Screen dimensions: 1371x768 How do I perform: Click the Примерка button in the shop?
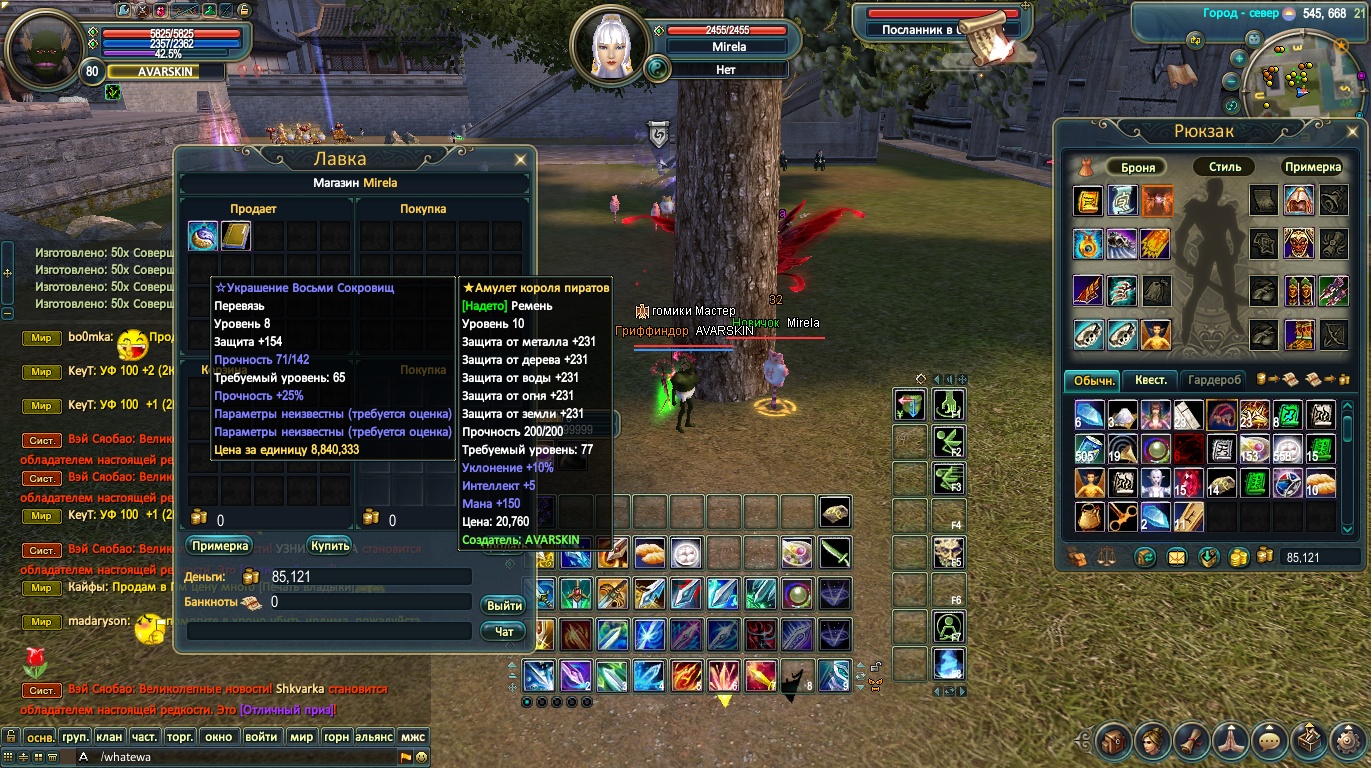pos(219,546)
